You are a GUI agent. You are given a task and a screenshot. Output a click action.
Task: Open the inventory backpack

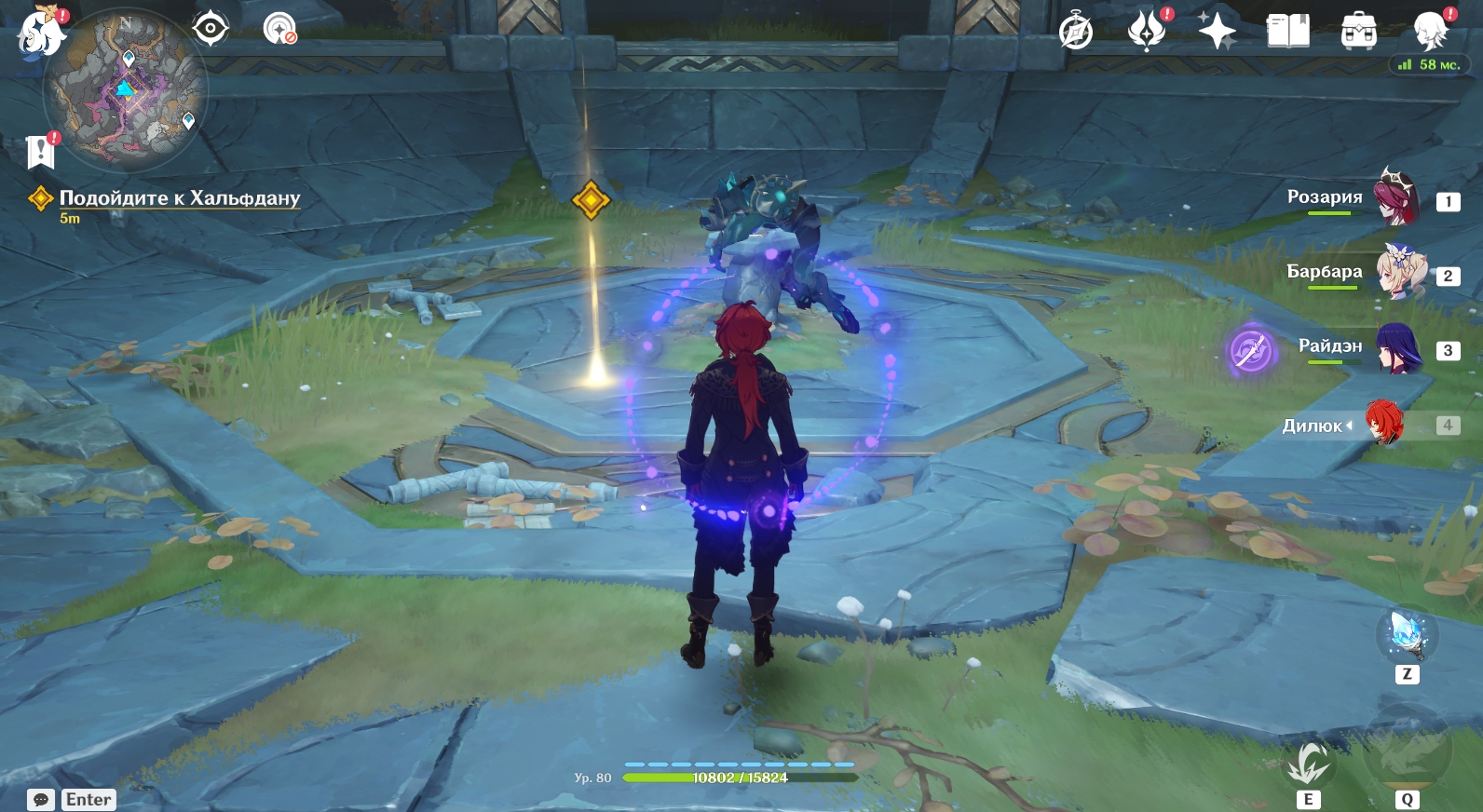pyautogui.click(x=1358, y=32)
